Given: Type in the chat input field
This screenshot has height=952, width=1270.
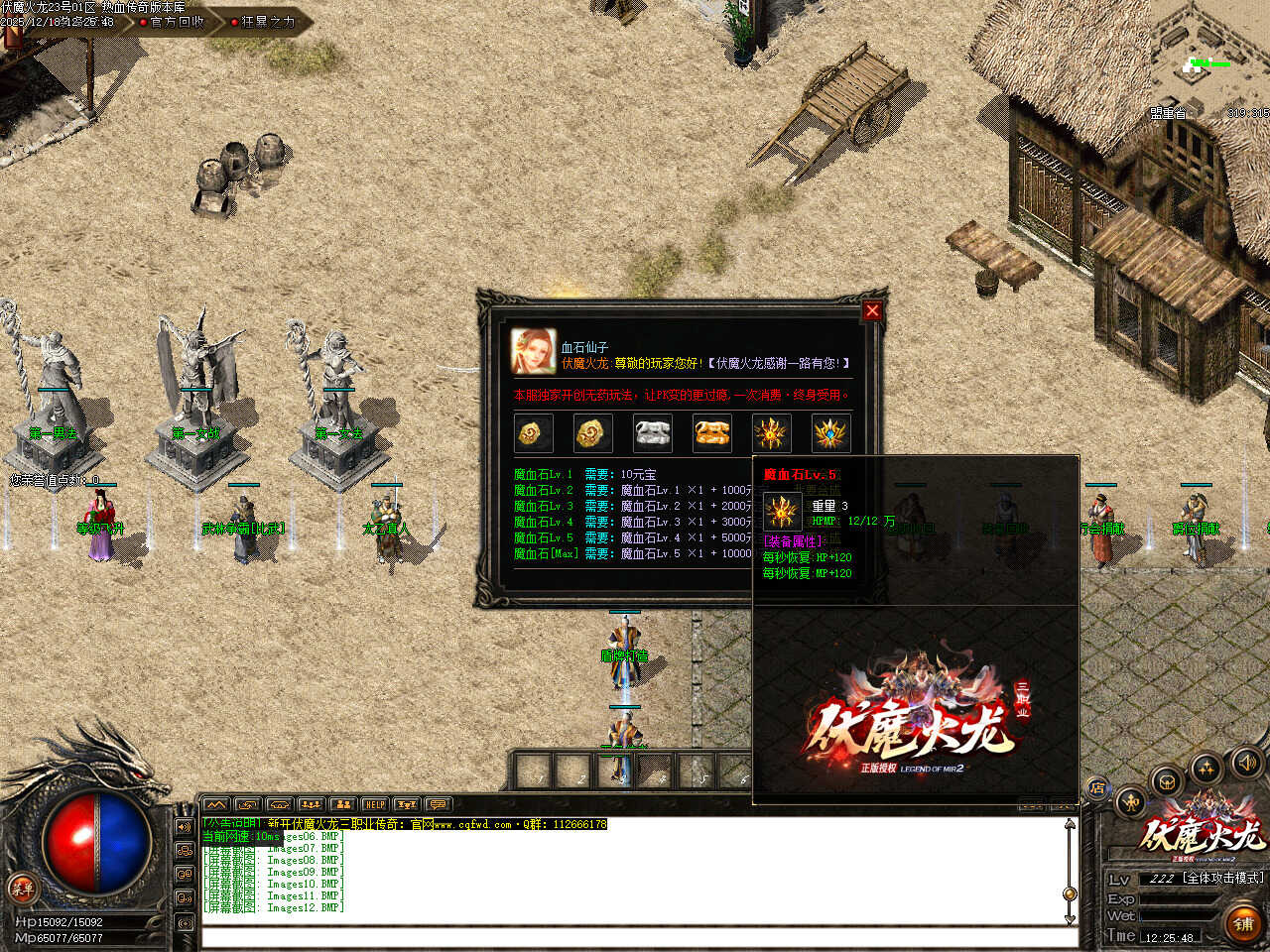Looking at the screenshot, I should 635,937.
